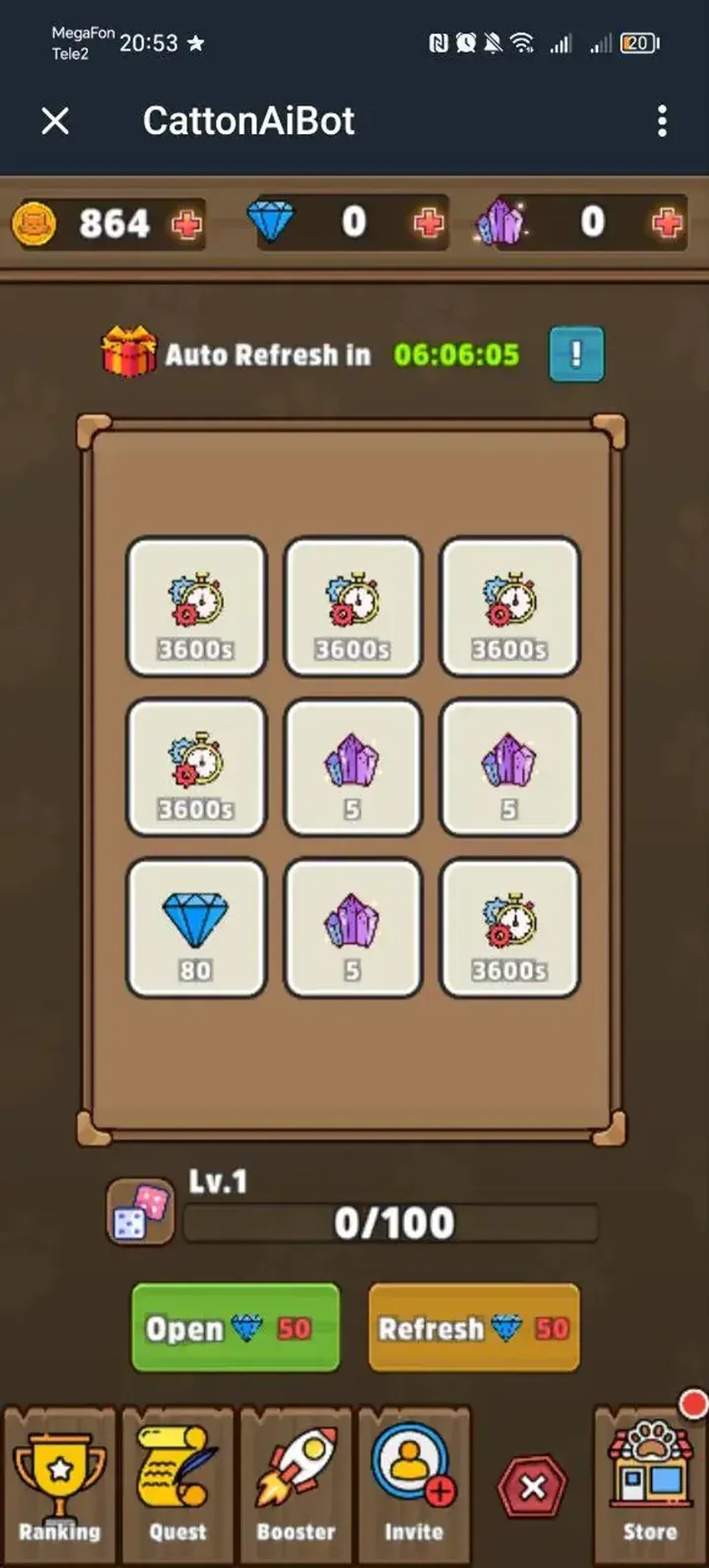Add crystals via the plus by crystal counter
Screen dimensions: 709x1568
667,223
